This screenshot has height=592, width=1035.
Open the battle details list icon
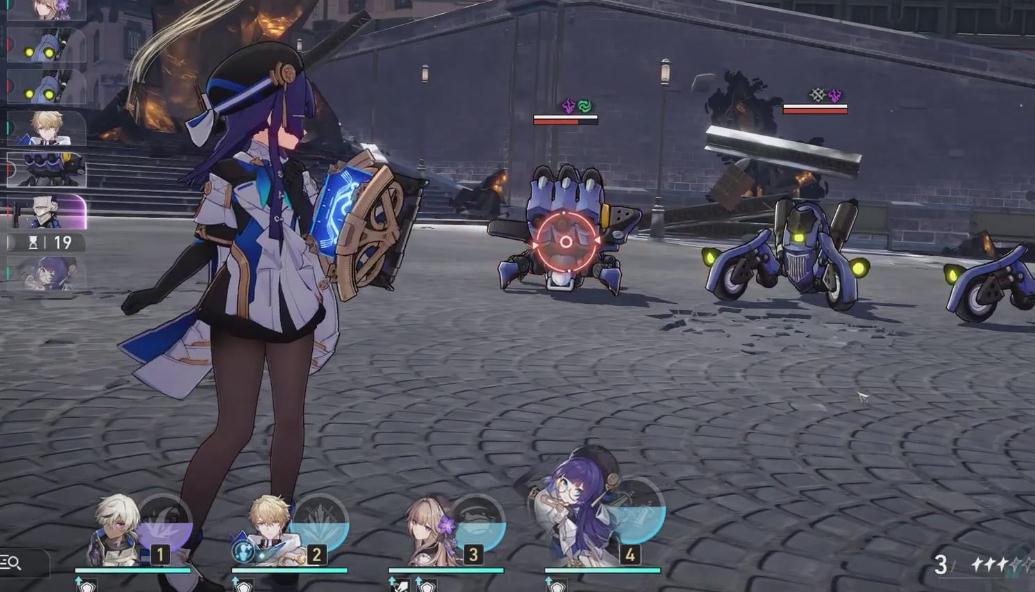[12, 563]
